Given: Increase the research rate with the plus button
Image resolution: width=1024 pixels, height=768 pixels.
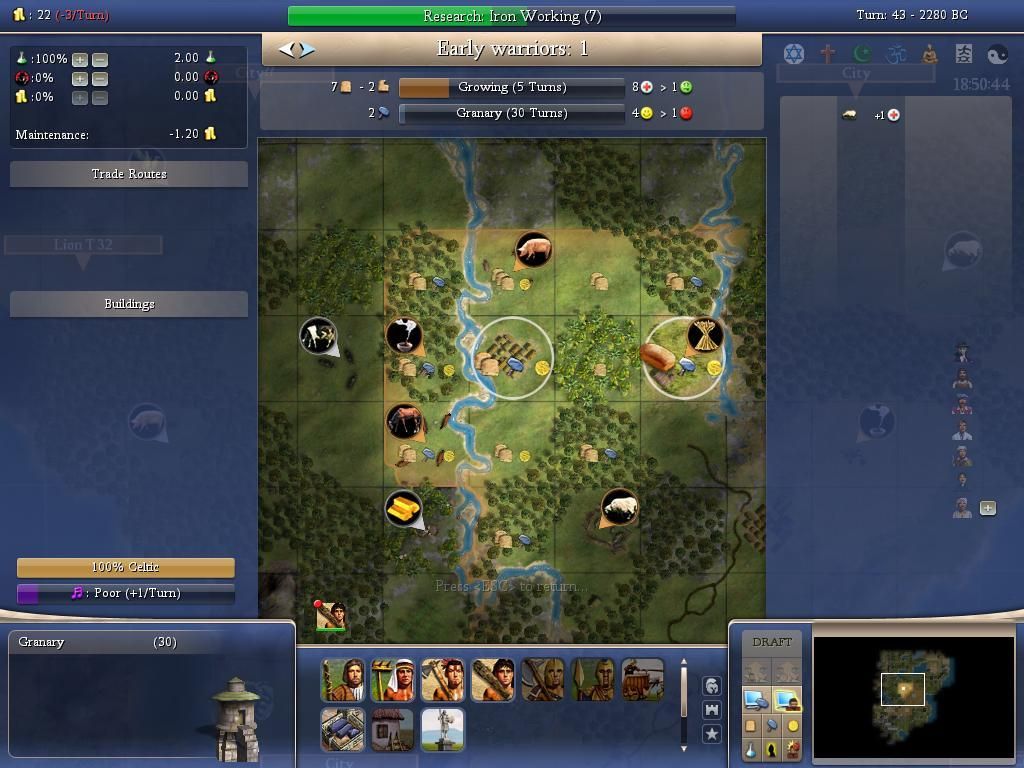Looking at the screenshot, I should click(x=79, y=59).
